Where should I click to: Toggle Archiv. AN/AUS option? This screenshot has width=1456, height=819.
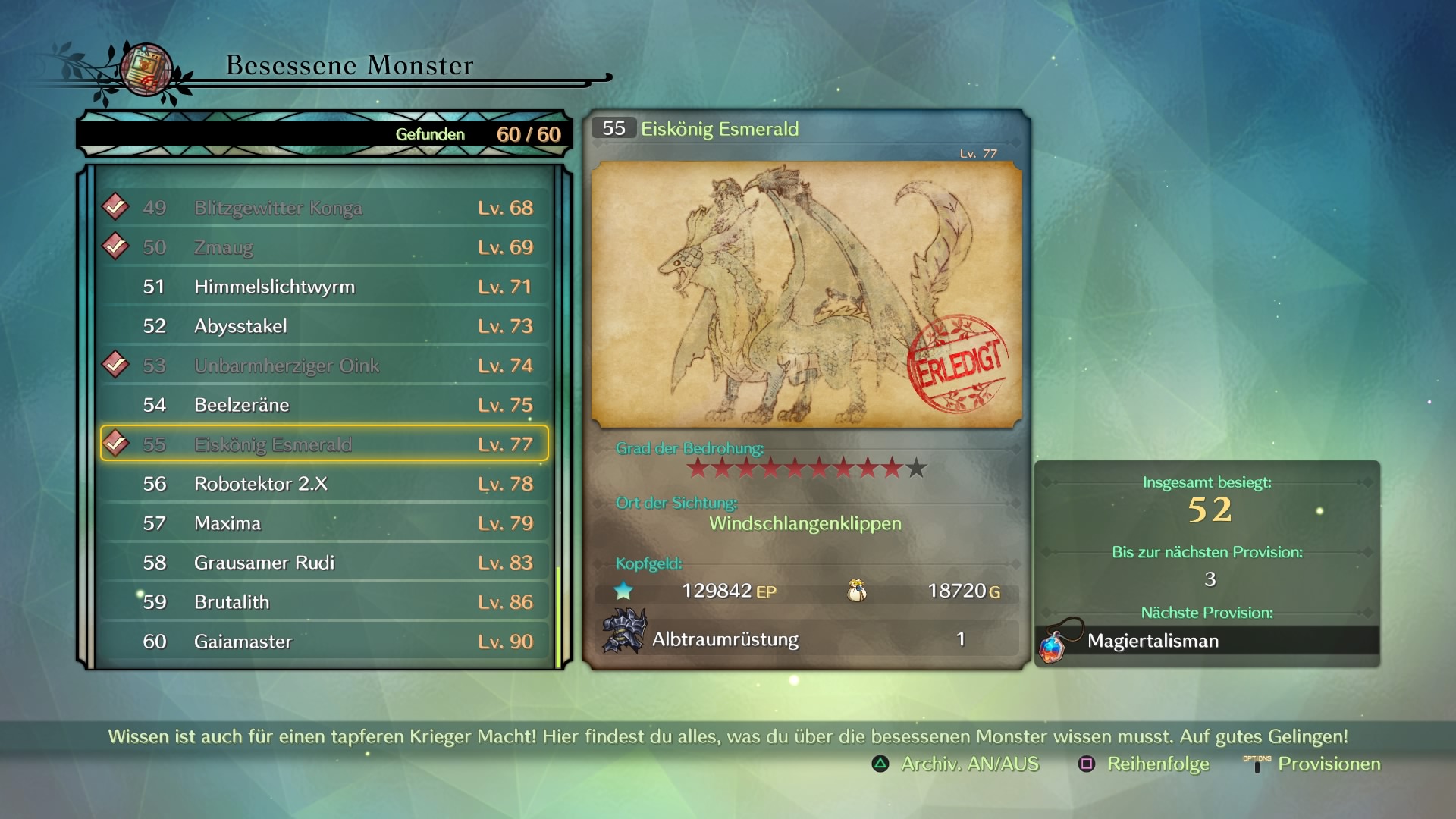pos(956,764)
